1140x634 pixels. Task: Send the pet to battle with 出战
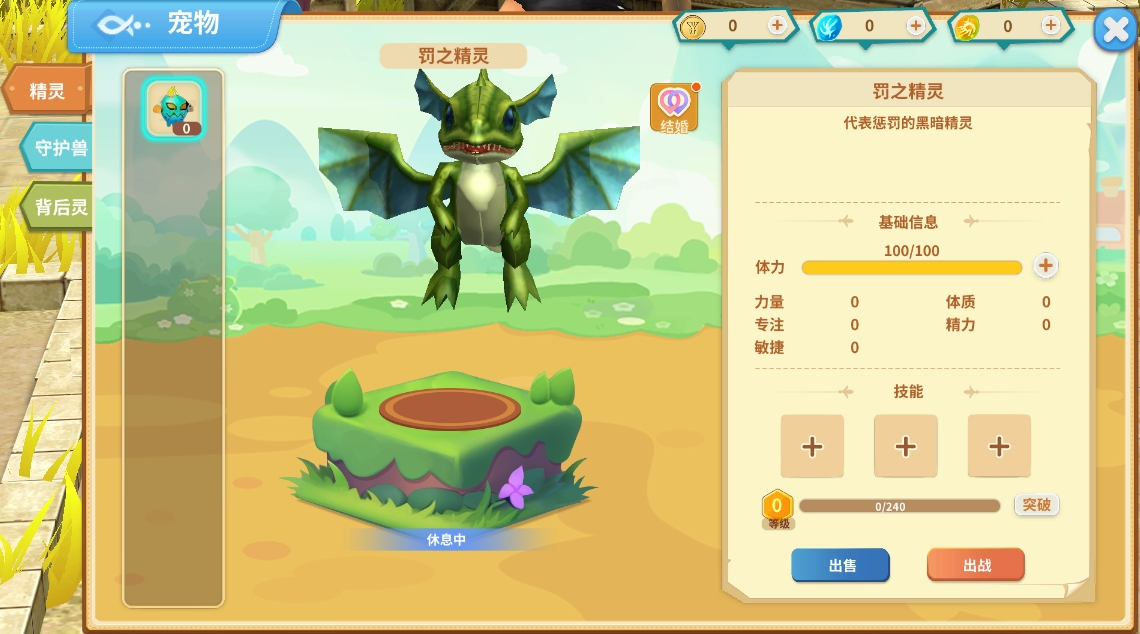[976, 565]
